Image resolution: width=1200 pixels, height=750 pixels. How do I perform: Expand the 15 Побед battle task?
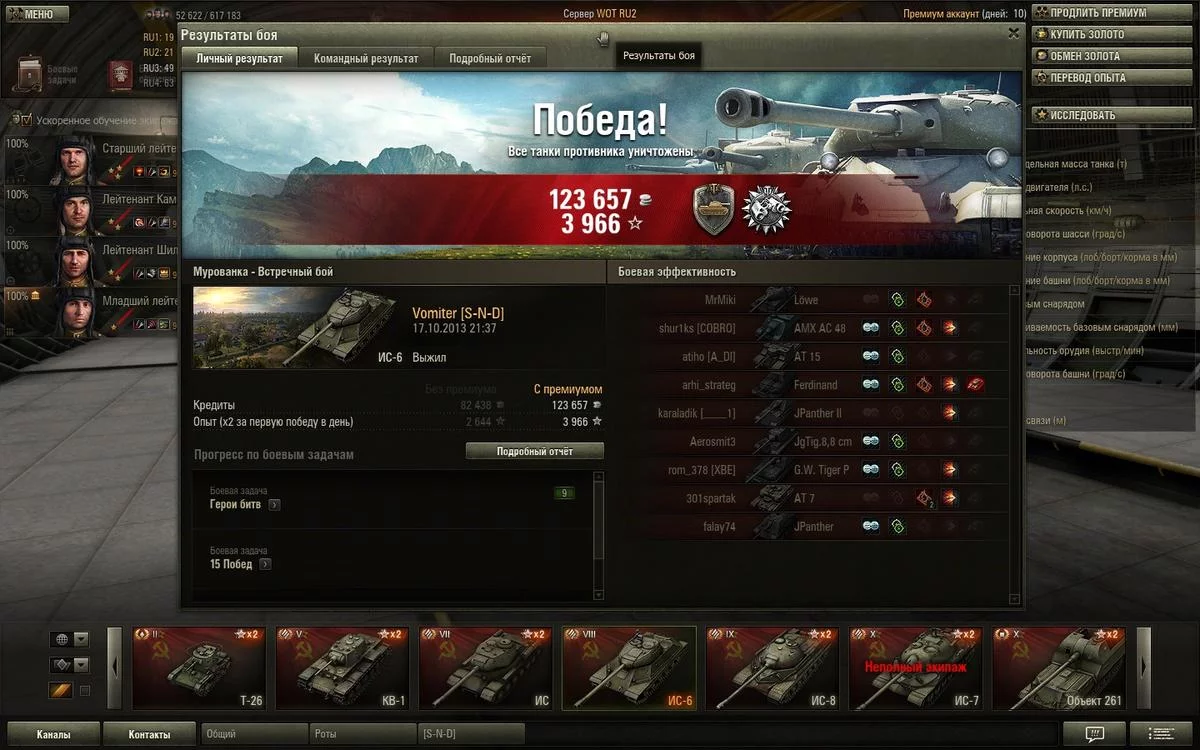pos(265,564)
